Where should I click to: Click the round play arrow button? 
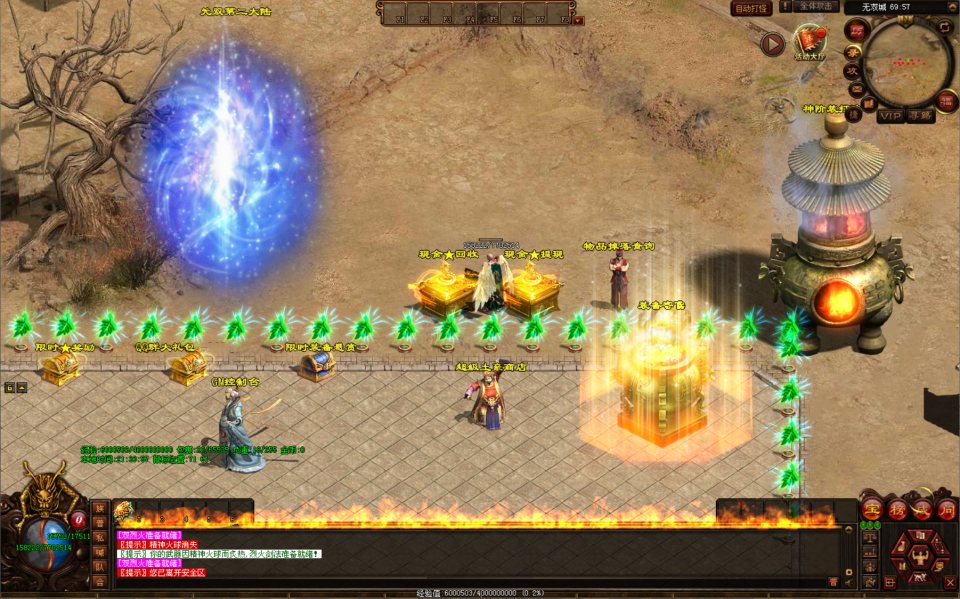(x=772, y=44)
